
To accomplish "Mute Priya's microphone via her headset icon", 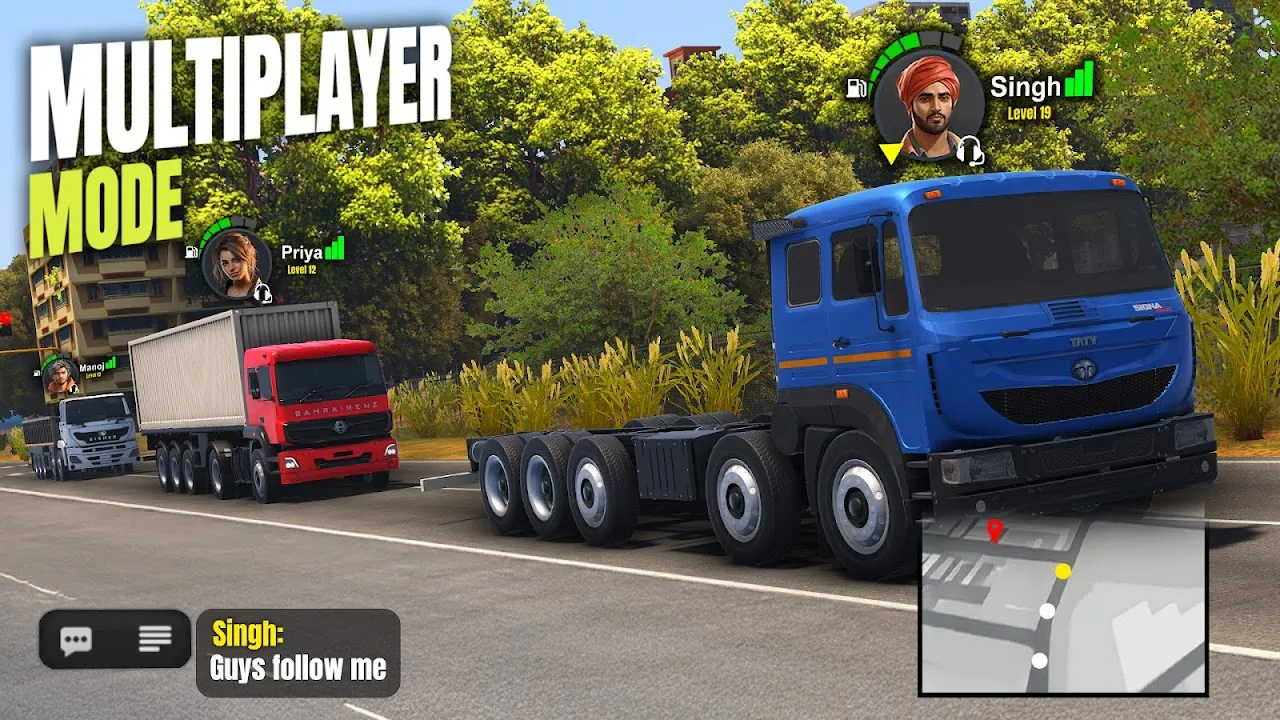I will 263,293.
